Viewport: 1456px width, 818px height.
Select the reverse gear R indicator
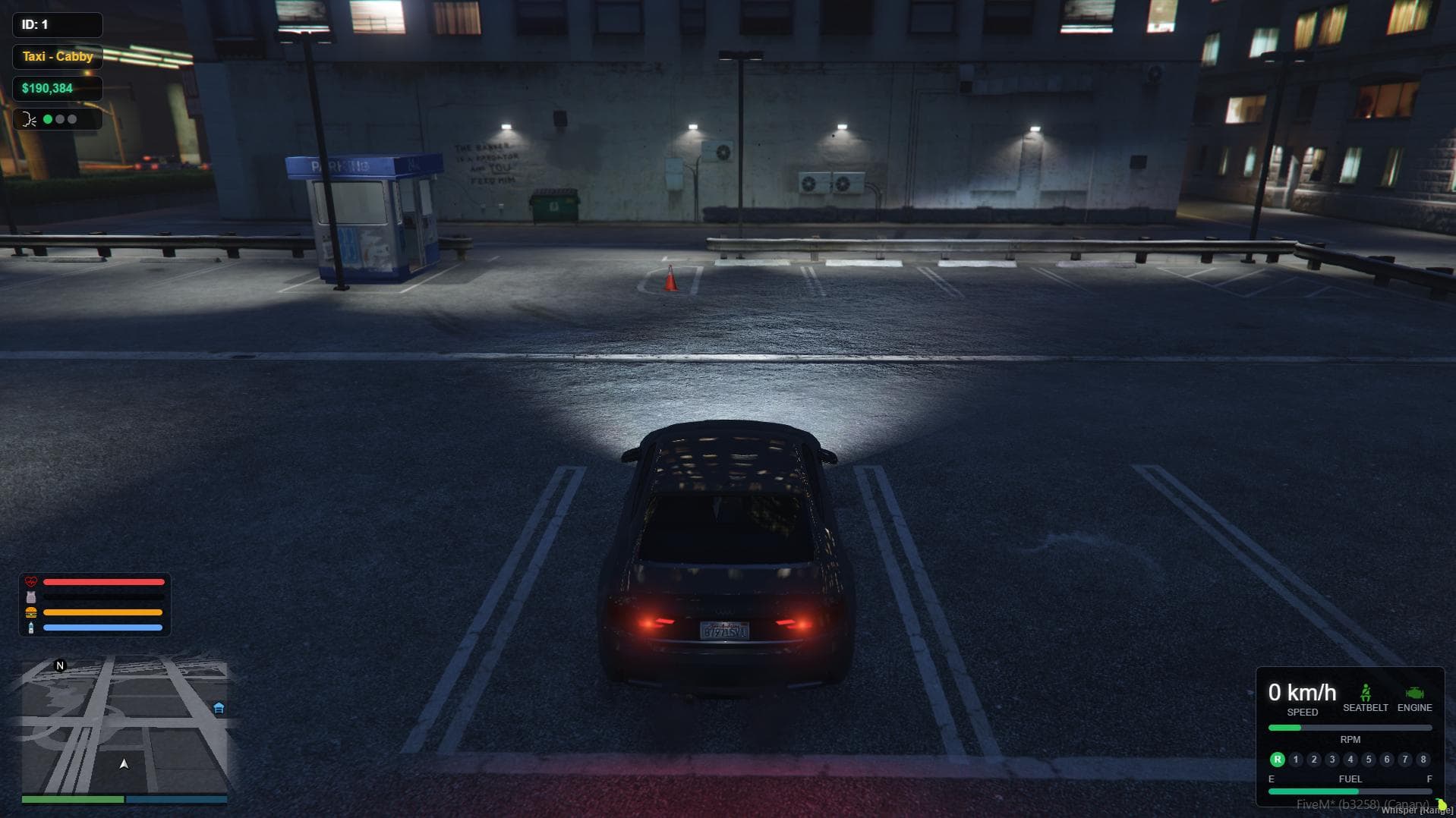pyautogui.click(x=1279, y=759)
